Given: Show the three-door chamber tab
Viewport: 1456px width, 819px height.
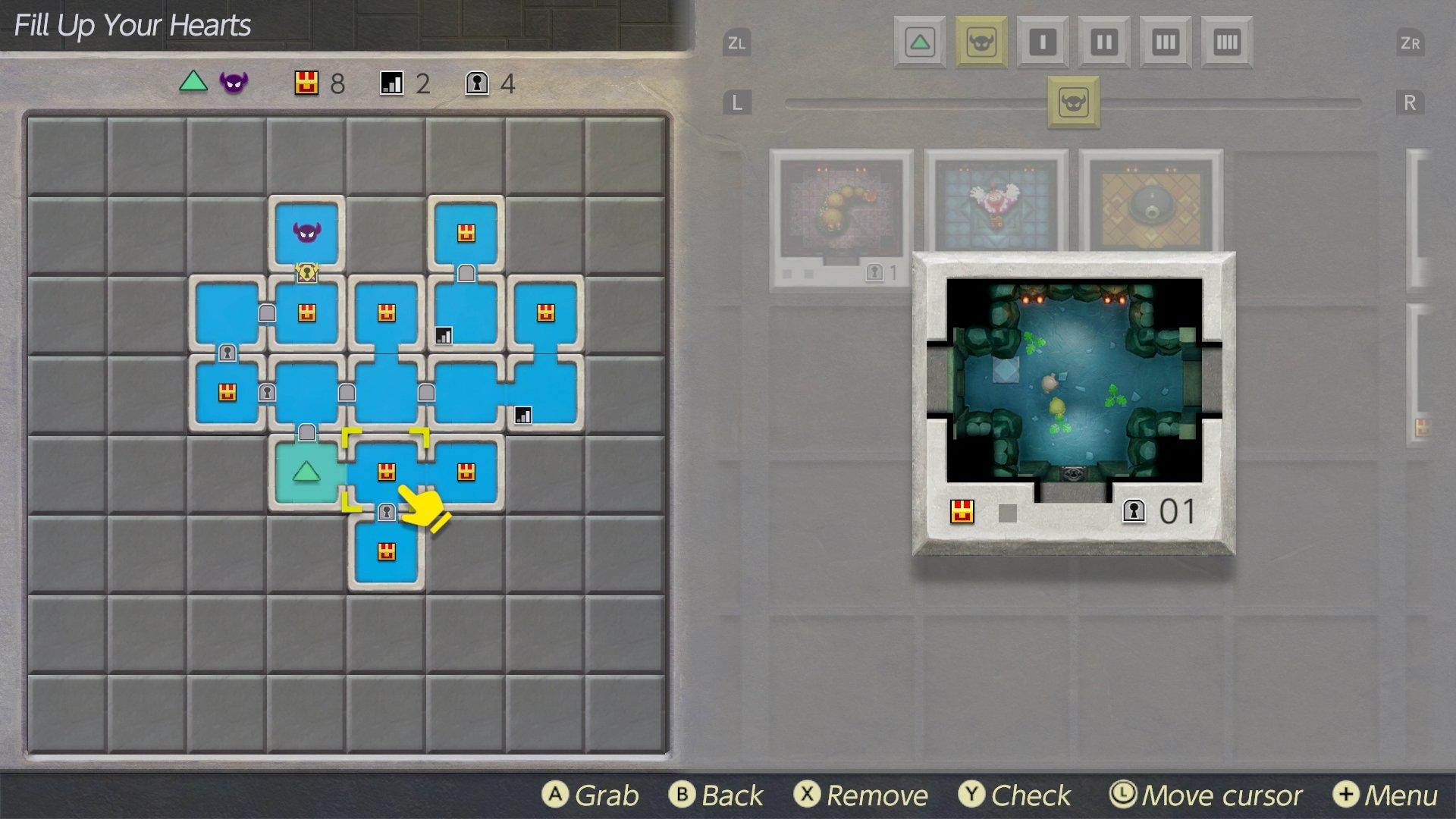Looking at the screenshot, I should click(x=1165, y=42).
